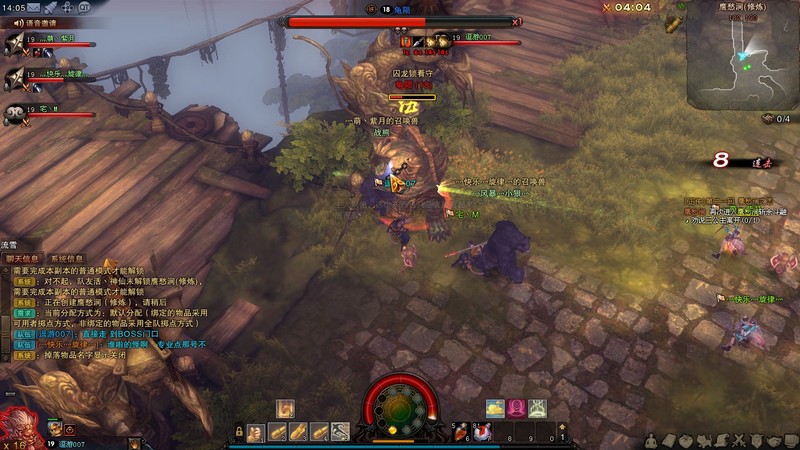Use the crossed blades skill slot
The image size is (800, 450).
coord(340,431)
